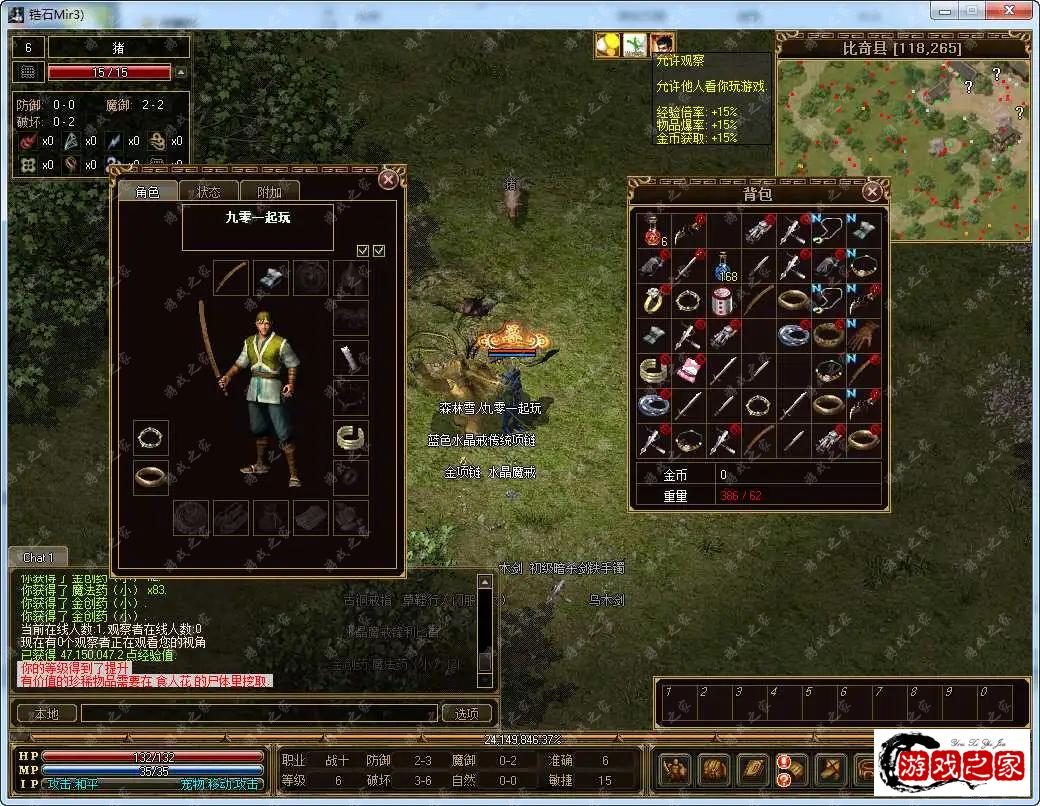
Task: Pick the diamond ring in the bag
Action: 654,300
